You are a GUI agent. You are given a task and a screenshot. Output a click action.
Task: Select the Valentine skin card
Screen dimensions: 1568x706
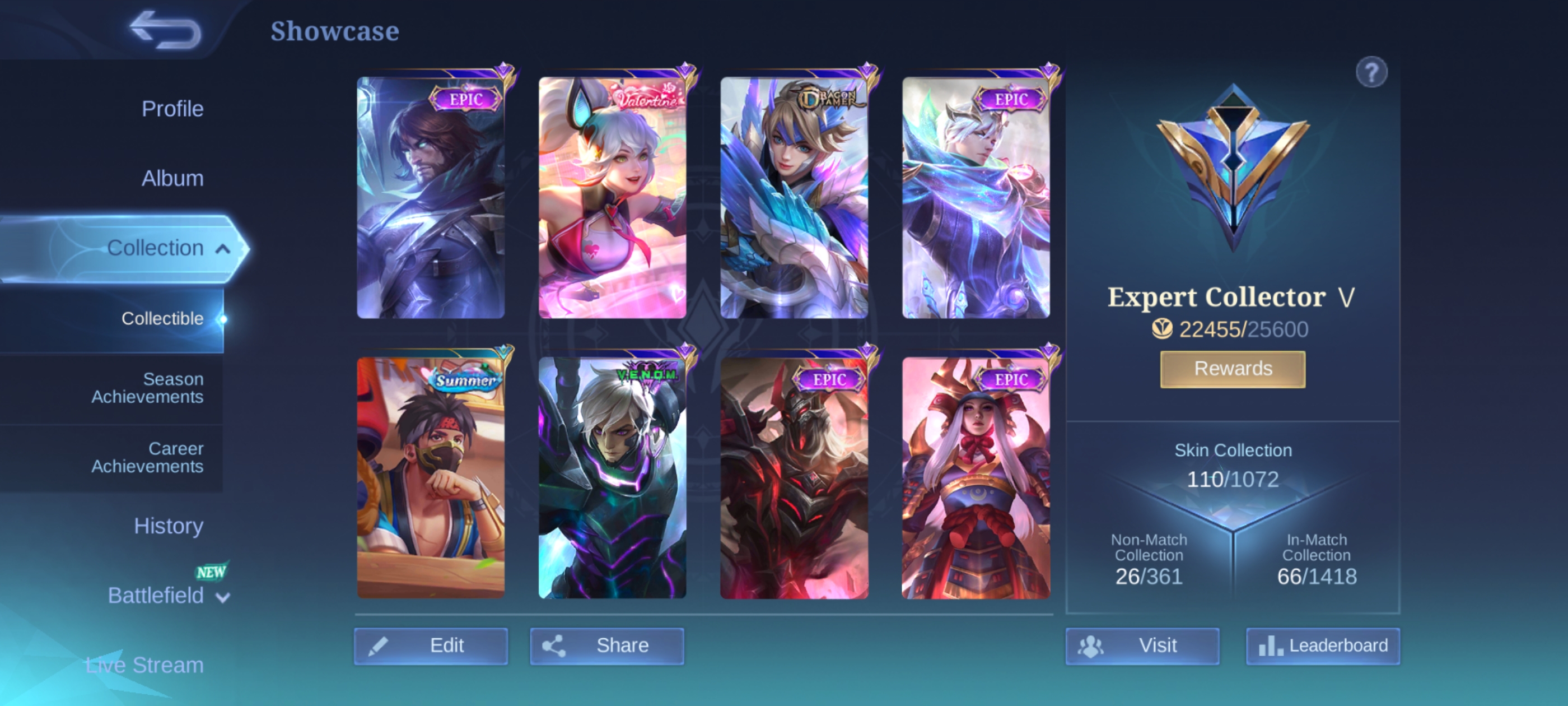click(x=612, y=198)
